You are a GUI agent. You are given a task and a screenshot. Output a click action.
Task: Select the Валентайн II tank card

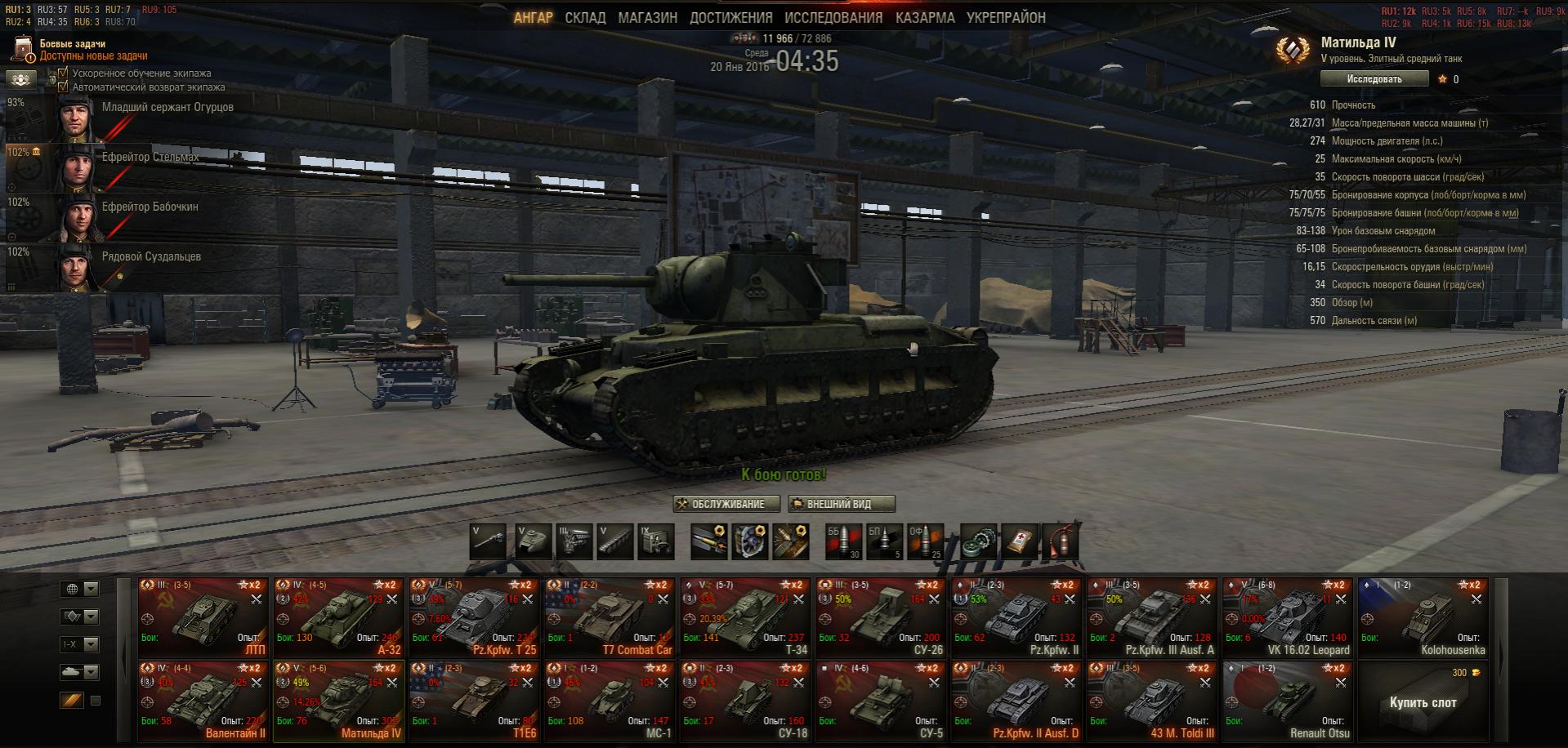tap(203, 701)
